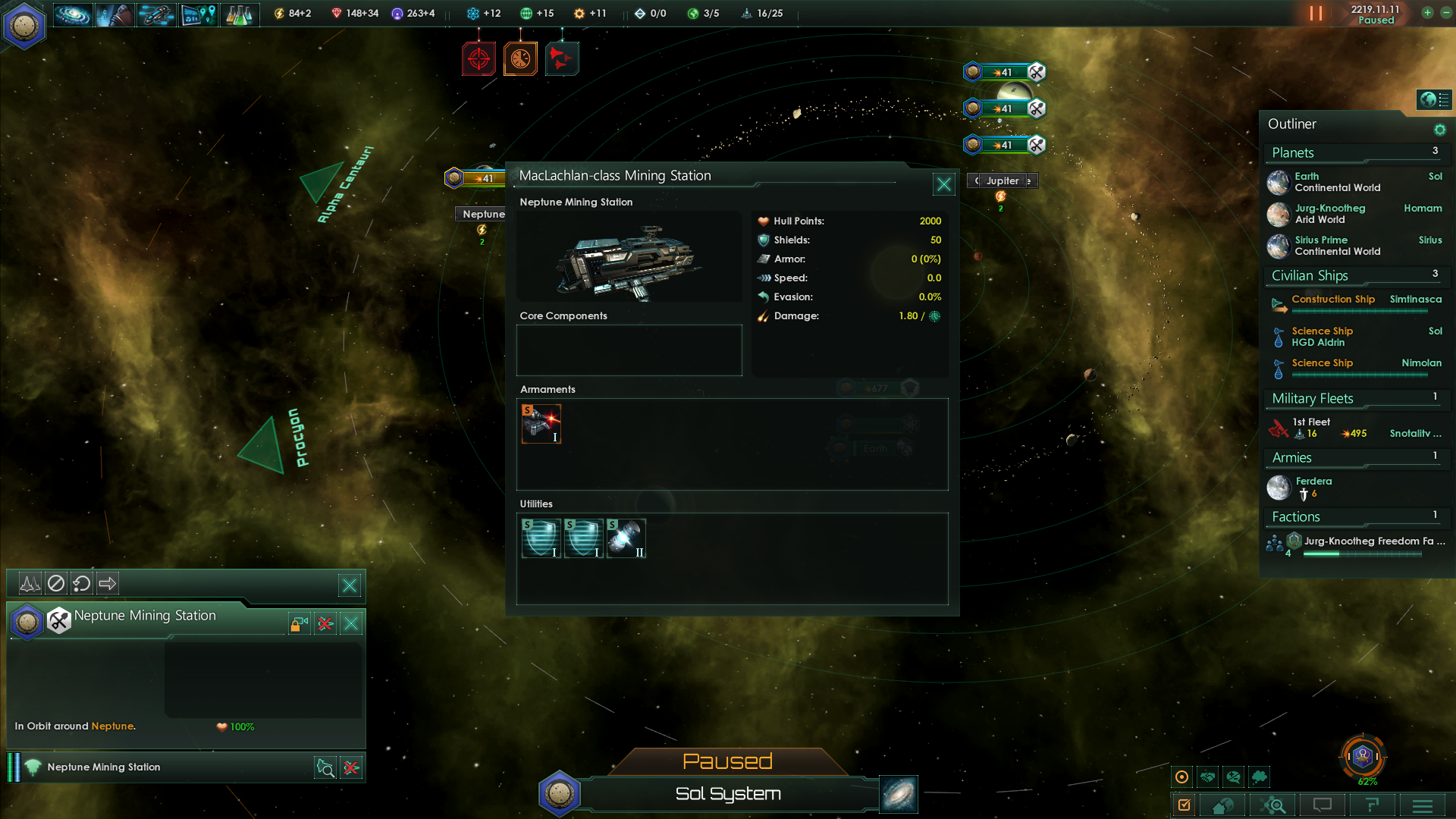This screenshot has height=819, width=1456.
Task: Select the reactor utility component slot
Action: pyautogui.click(x=626, y=538)
